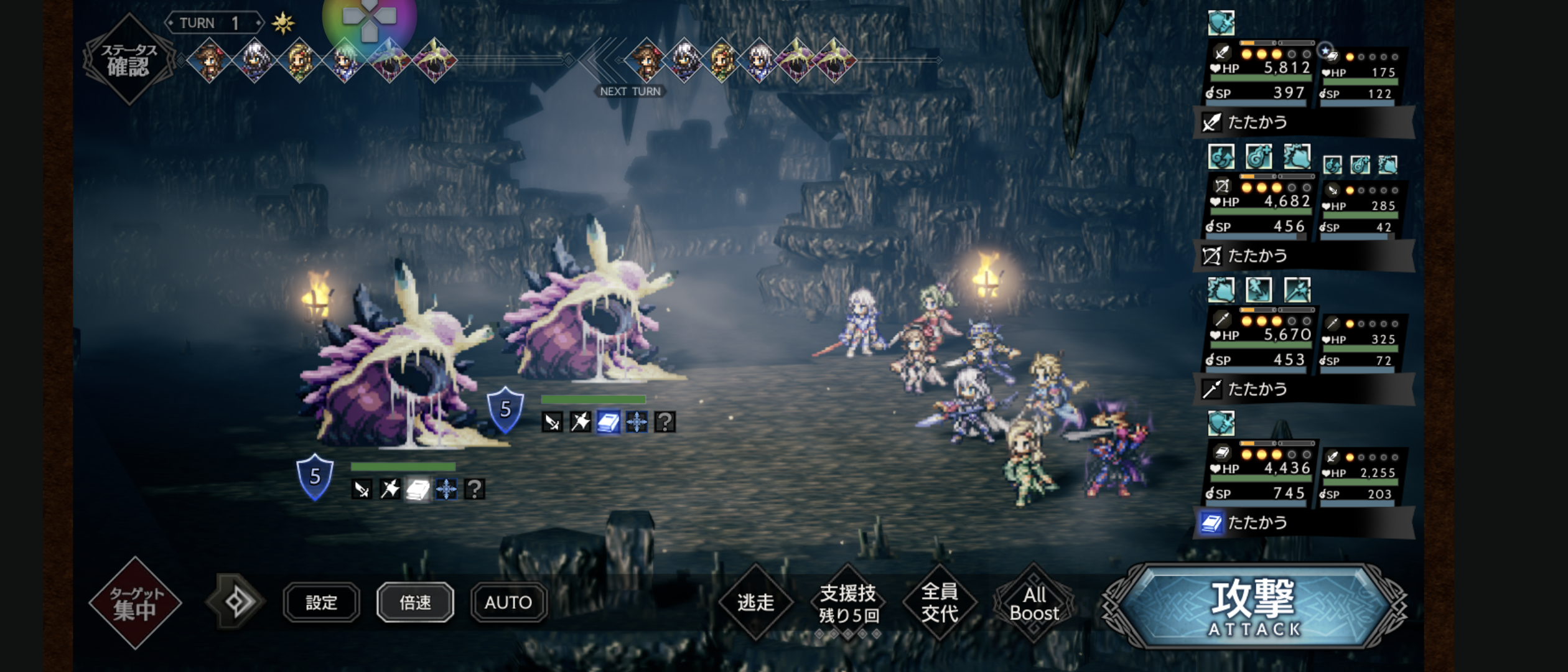Screen dimensions: 1568x672
Task: Choose 逃走 to flee the battle
Action: click(755, 602)
